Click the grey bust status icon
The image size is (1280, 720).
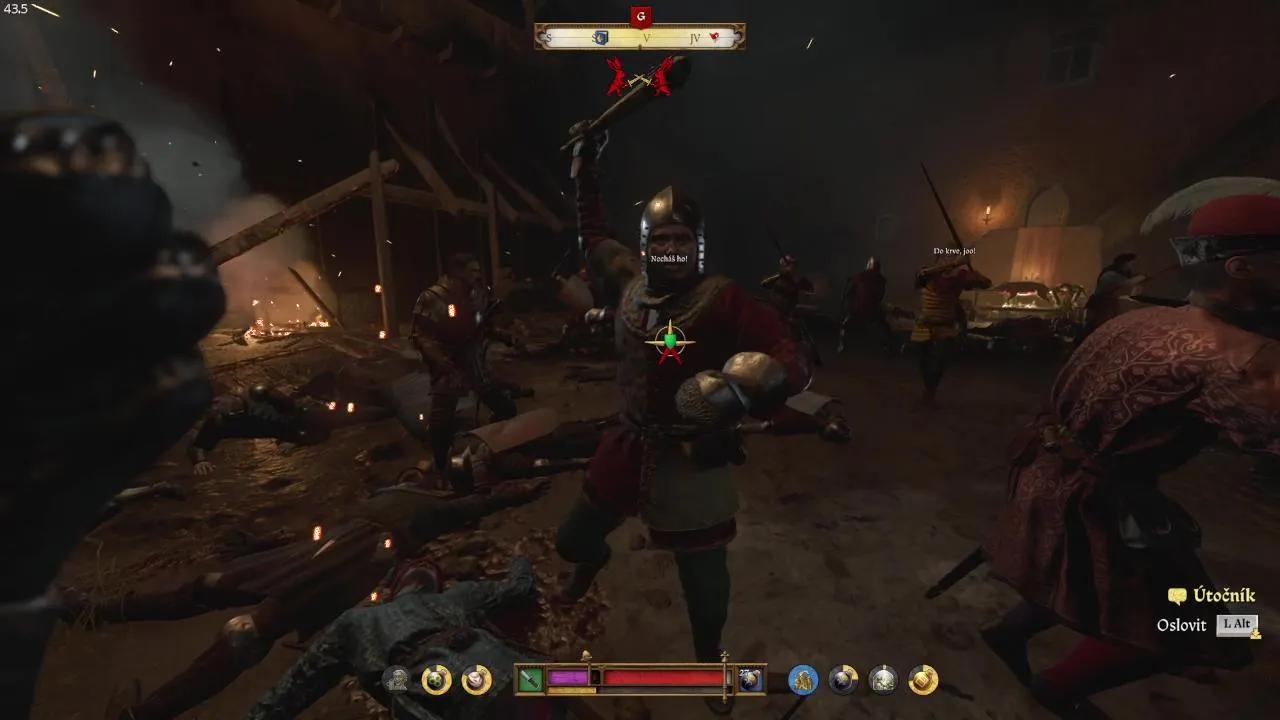tap(398, 680)
